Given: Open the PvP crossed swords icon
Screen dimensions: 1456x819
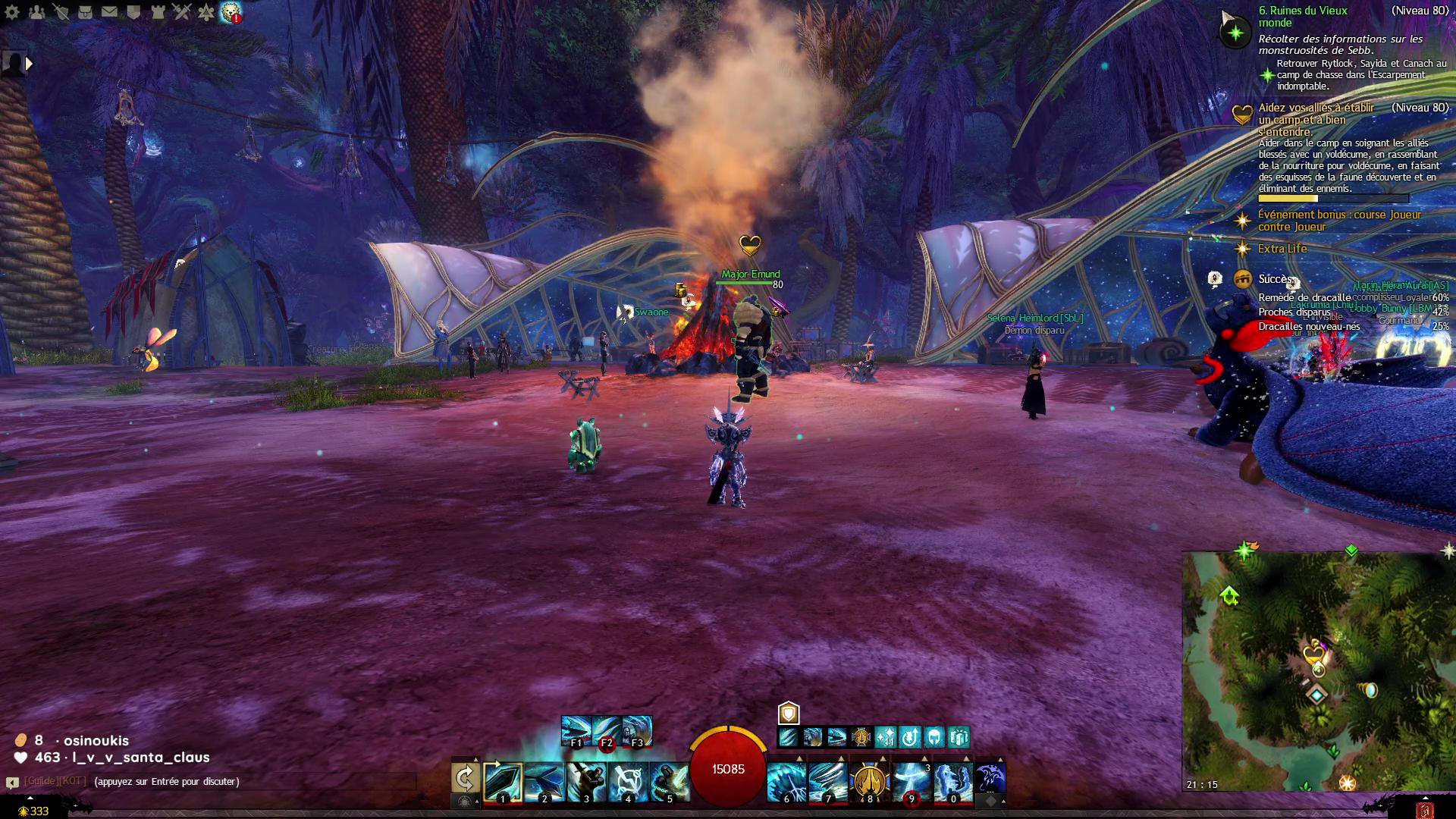Looking at the screenshot, I should coord(182,11).
